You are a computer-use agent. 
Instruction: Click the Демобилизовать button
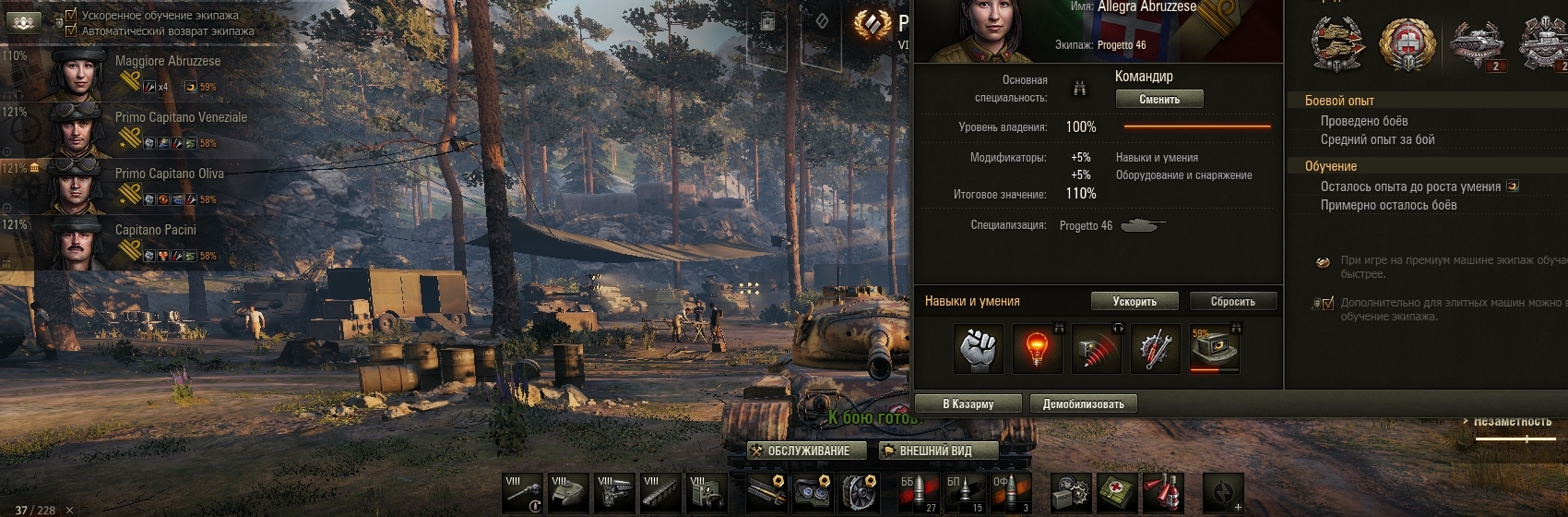click(1083, 403)
